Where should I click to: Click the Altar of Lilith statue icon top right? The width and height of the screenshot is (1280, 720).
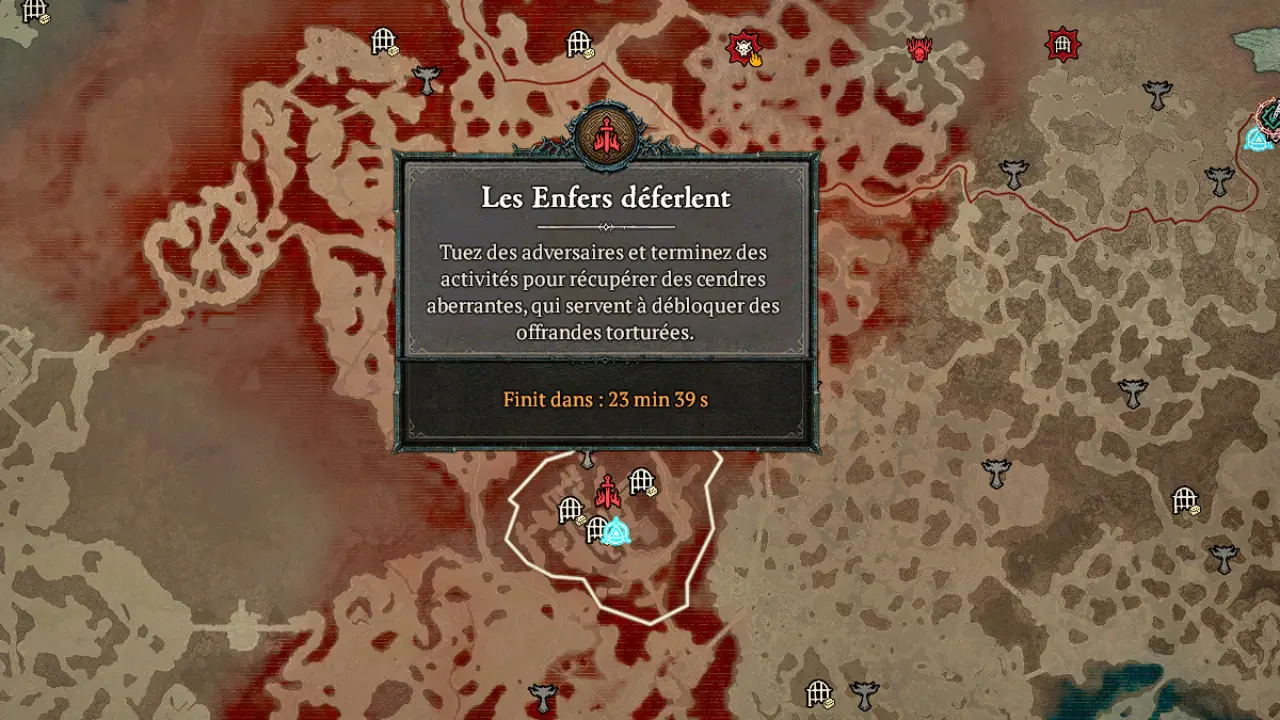[x=1157, y=95]
